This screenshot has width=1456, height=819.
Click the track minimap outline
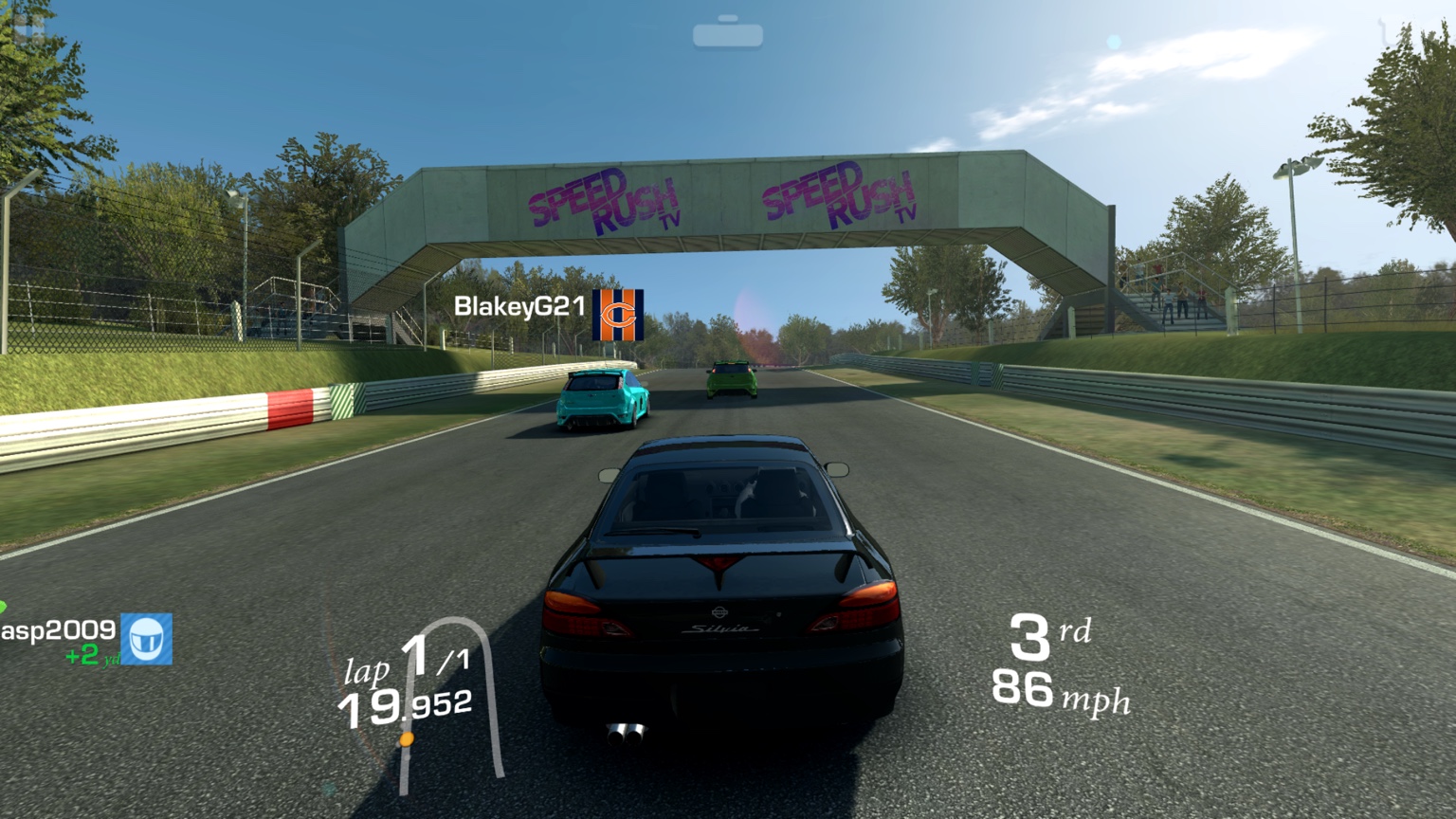(x=491, y=700)
